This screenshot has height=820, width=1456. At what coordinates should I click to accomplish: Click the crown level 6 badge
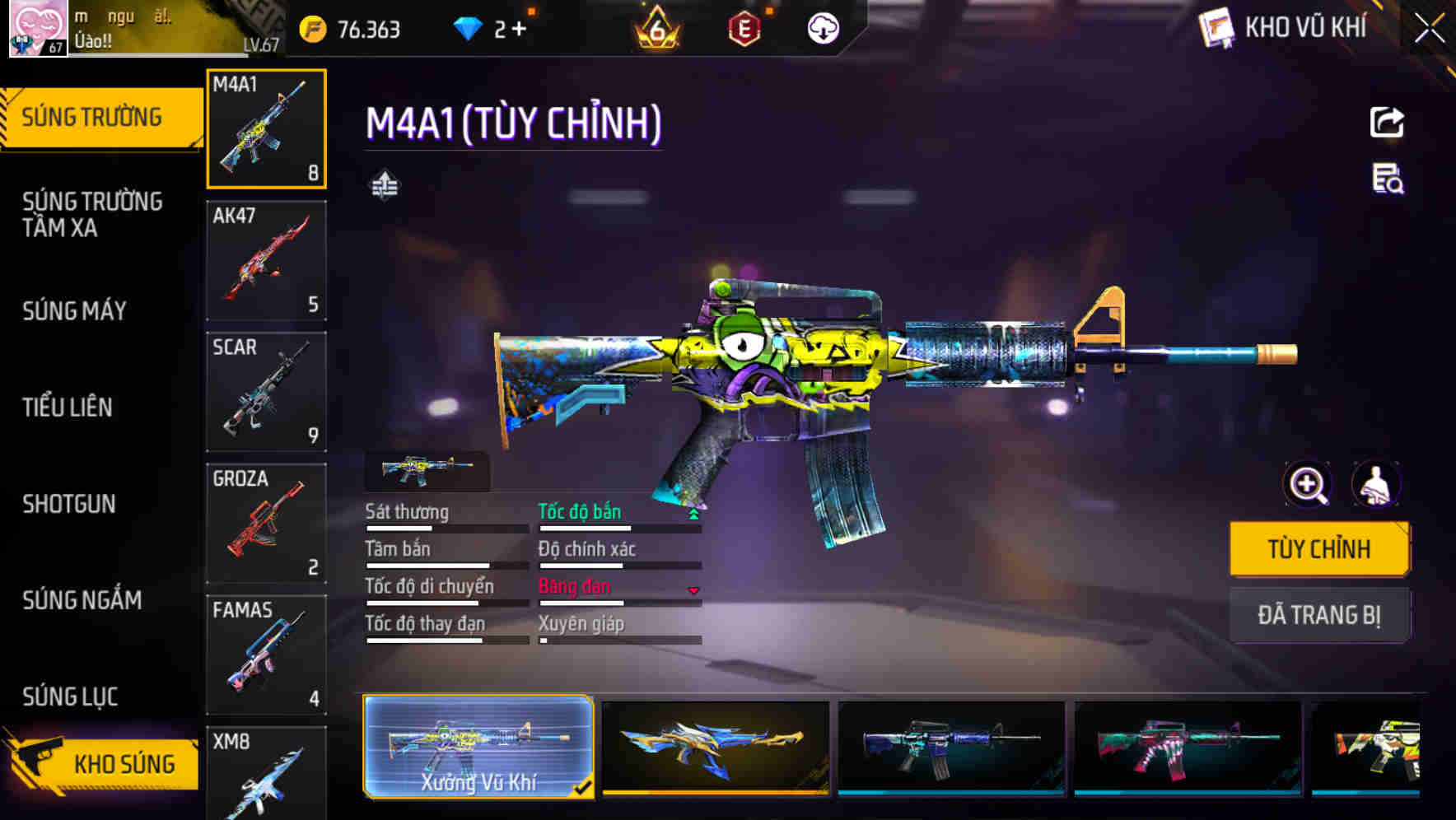[x=658, y=27]
